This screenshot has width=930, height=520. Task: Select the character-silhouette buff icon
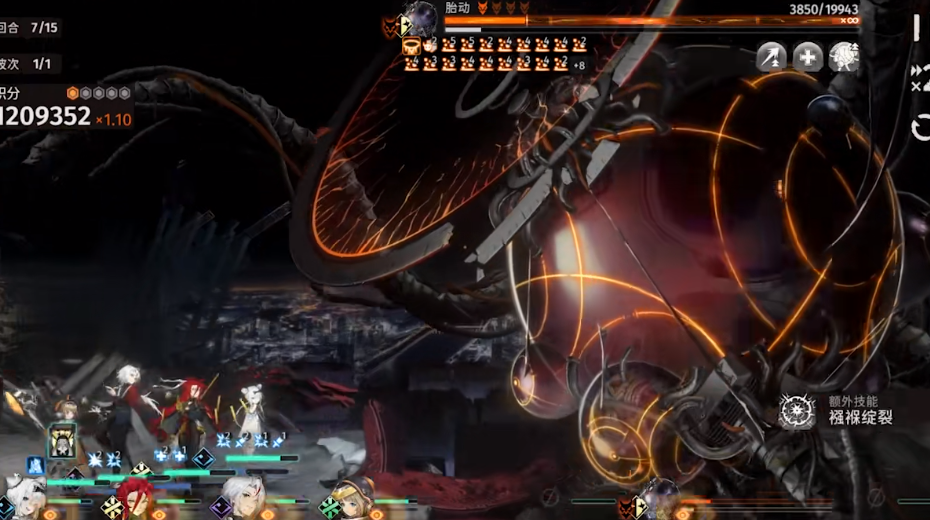844,56
